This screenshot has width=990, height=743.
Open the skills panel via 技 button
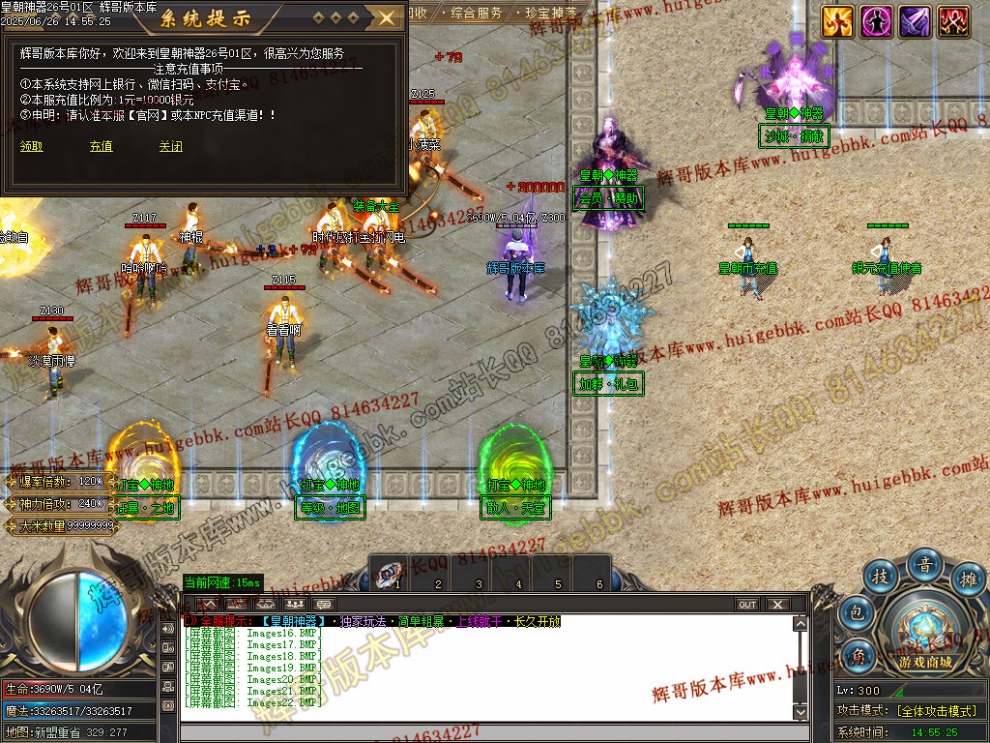880,578
